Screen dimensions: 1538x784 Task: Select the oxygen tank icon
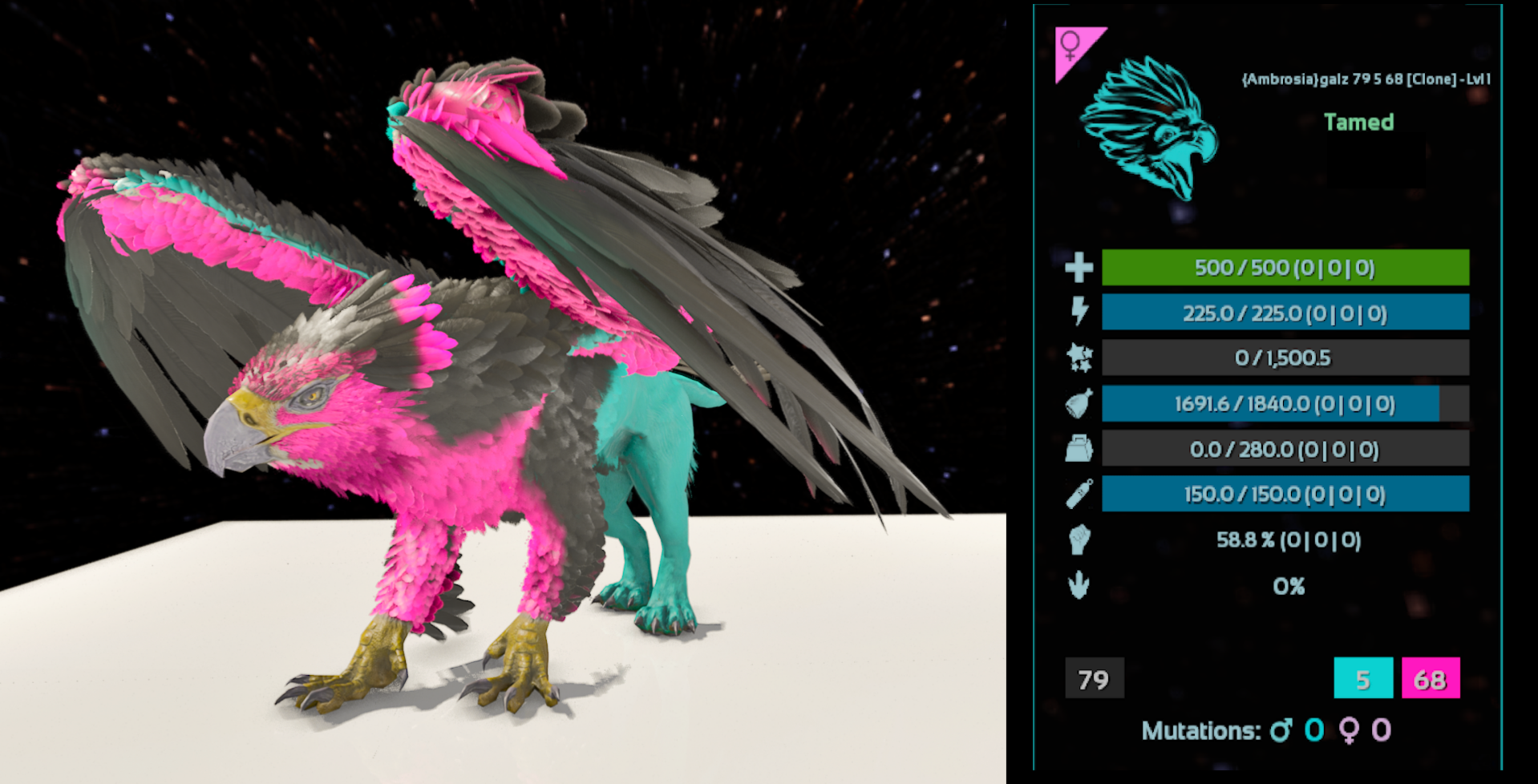[1079, 495]
